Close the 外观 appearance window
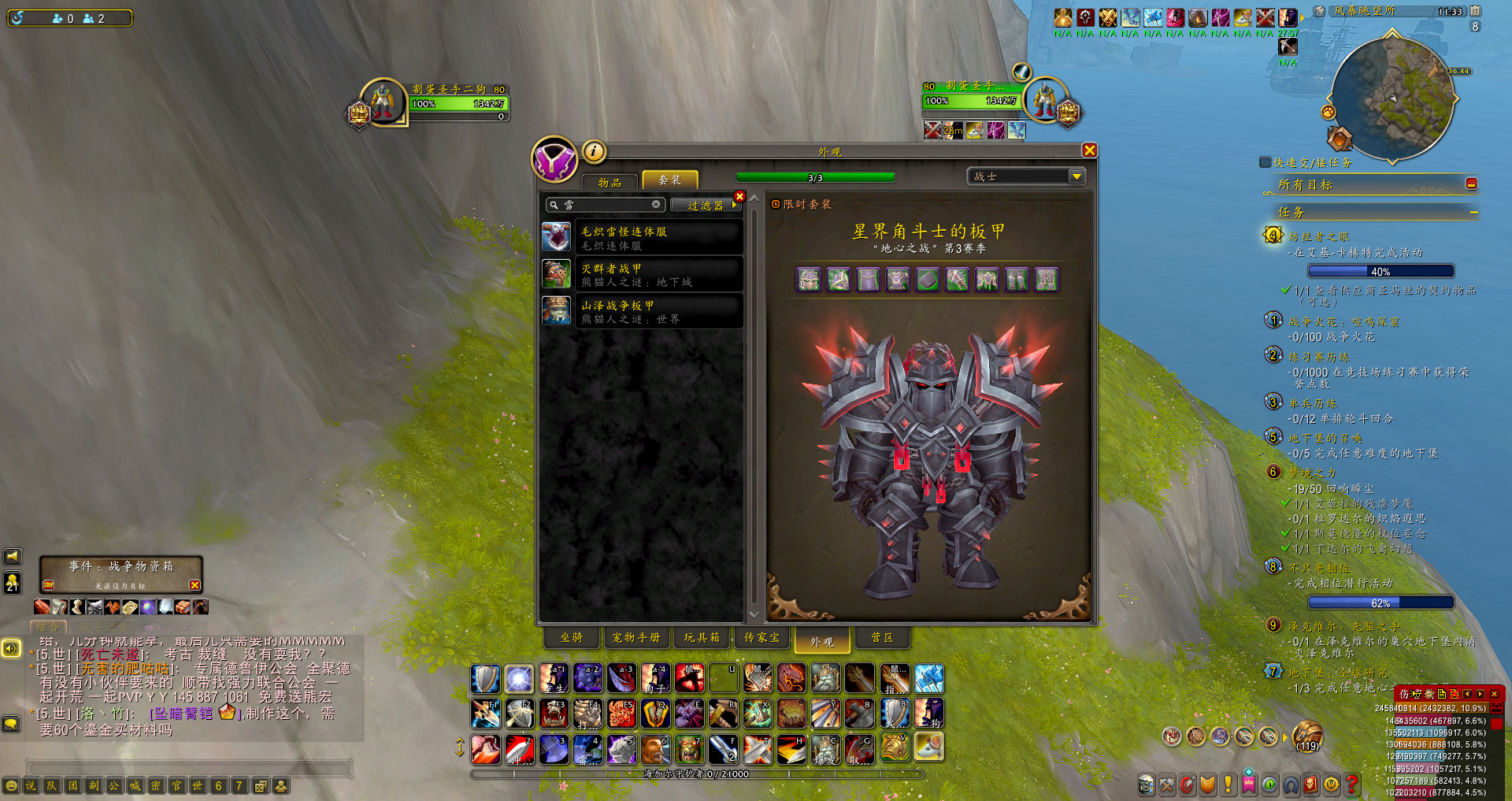Image resolution: width=1512 pixels, height=801 pixels. click(1089, 150)
